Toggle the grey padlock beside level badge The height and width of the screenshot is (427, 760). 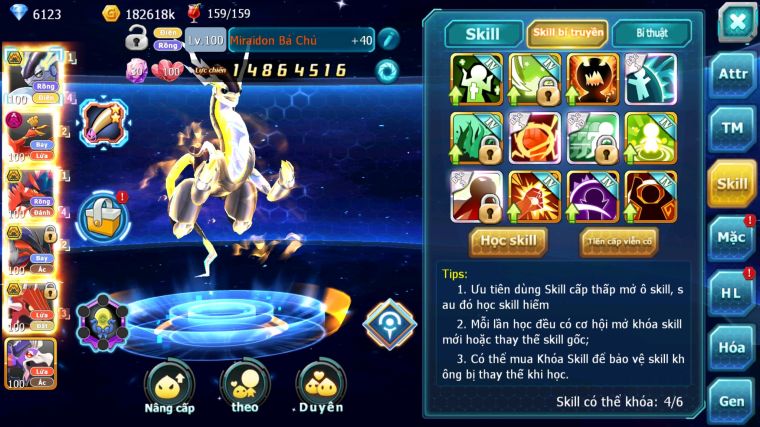tap(137, 40)
